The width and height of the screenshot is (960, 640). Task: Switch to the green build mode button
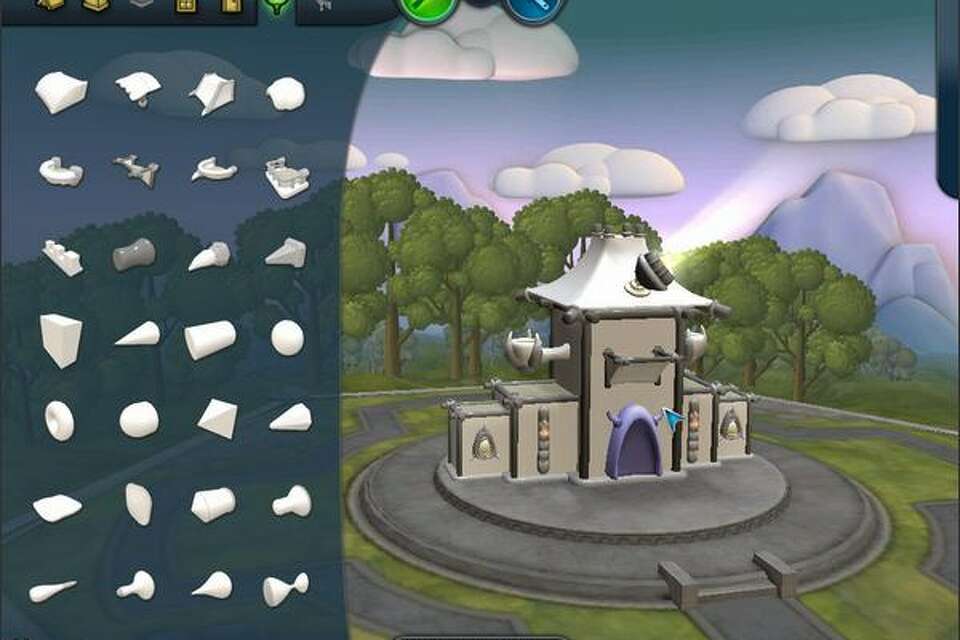429,9
